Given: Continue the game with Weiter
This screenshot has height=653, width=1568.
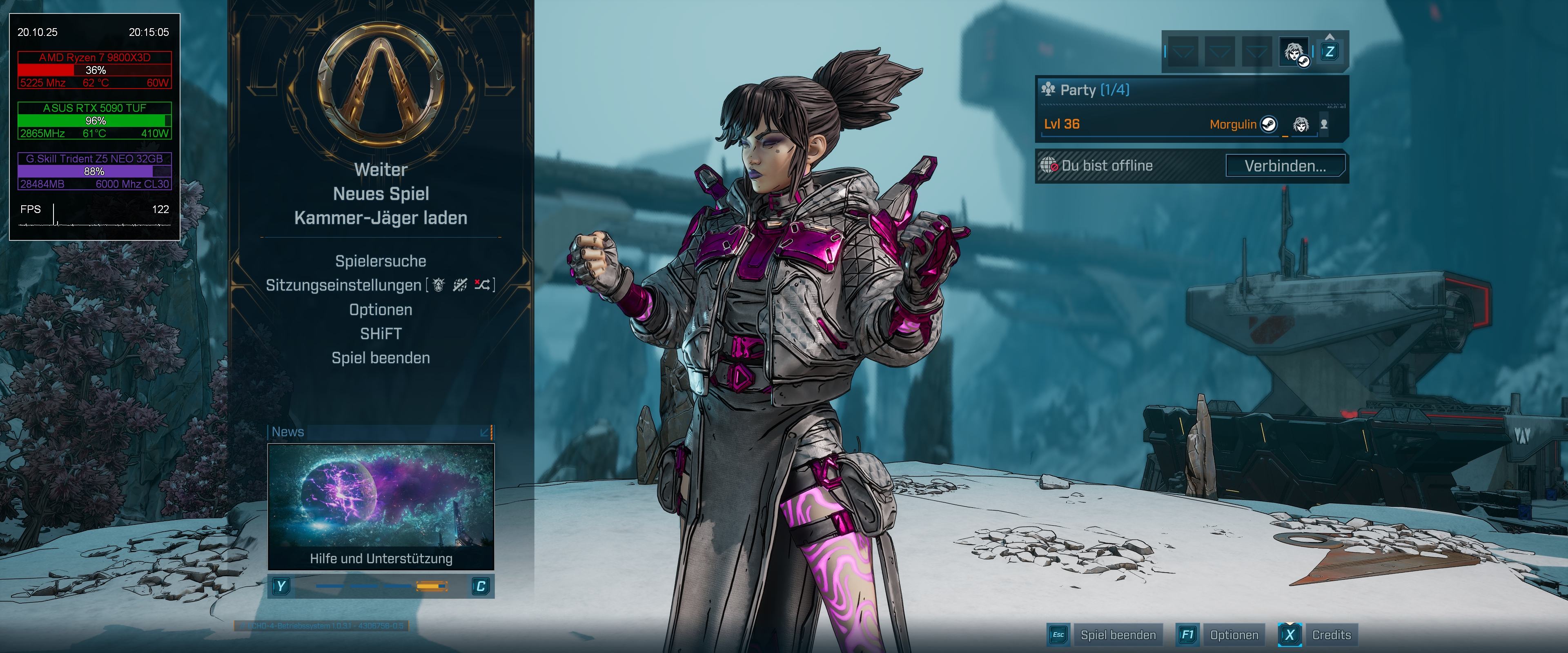Looking at the screenshot, I should (381, 170).
